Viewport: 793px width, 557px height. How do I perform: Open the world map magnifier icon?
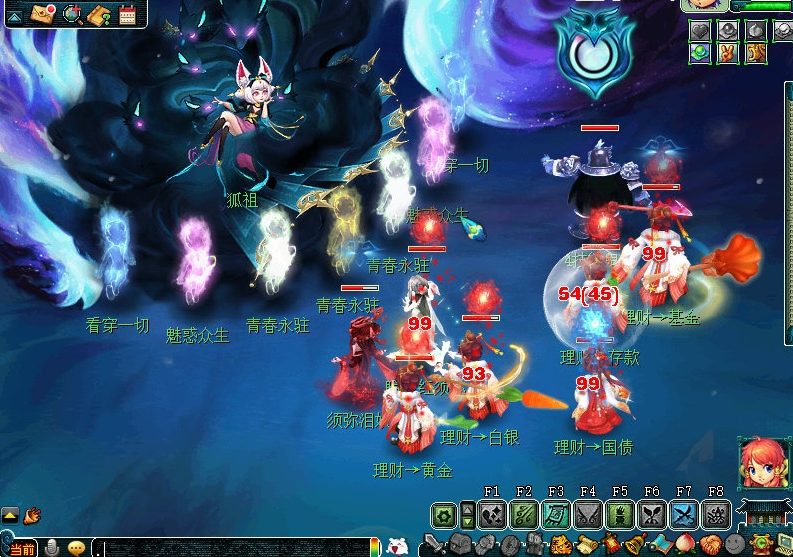(x=72, y=13)
